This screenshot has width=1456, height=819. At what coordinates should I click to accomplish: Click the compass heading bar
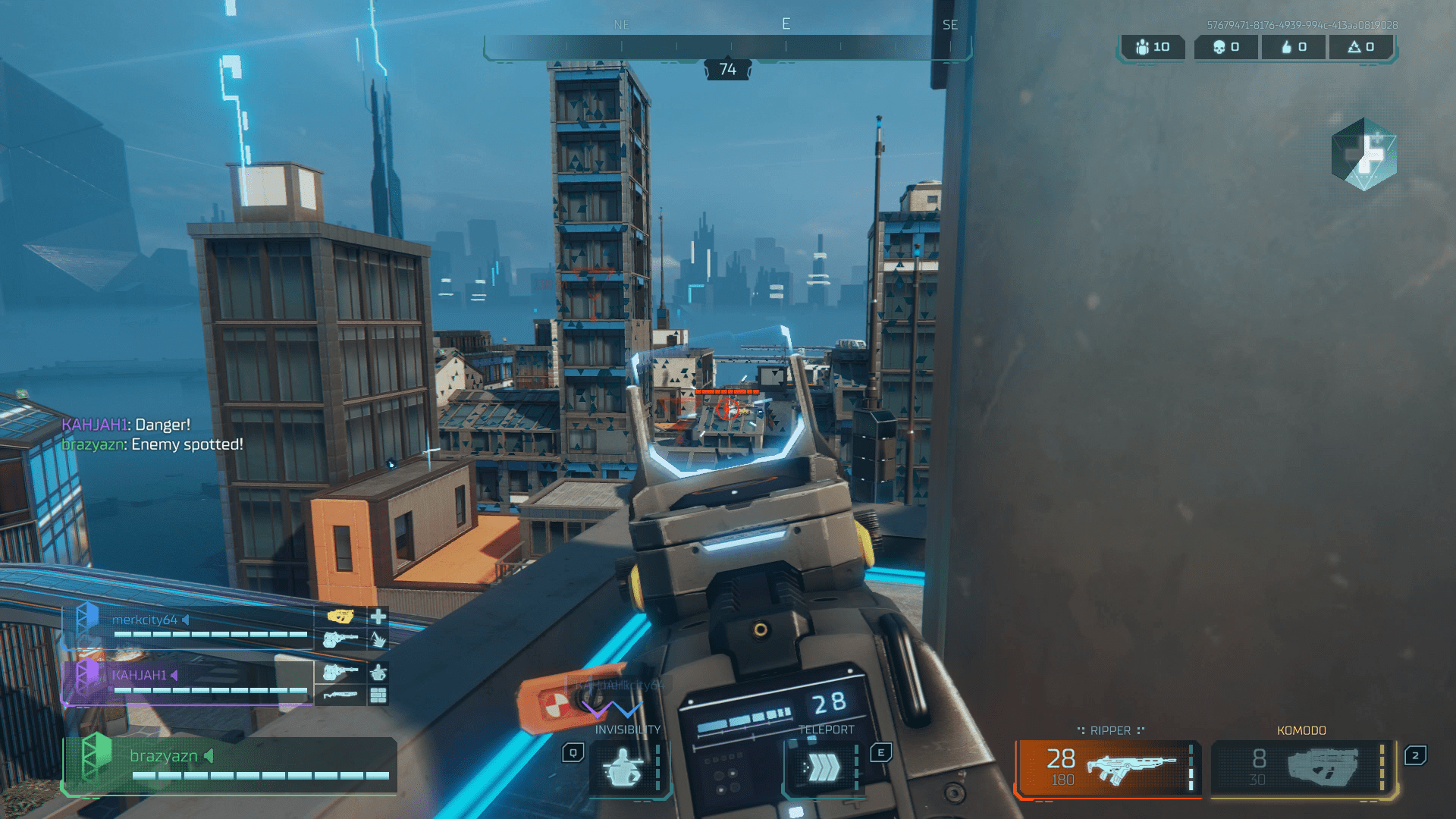[x=726, y=47]
